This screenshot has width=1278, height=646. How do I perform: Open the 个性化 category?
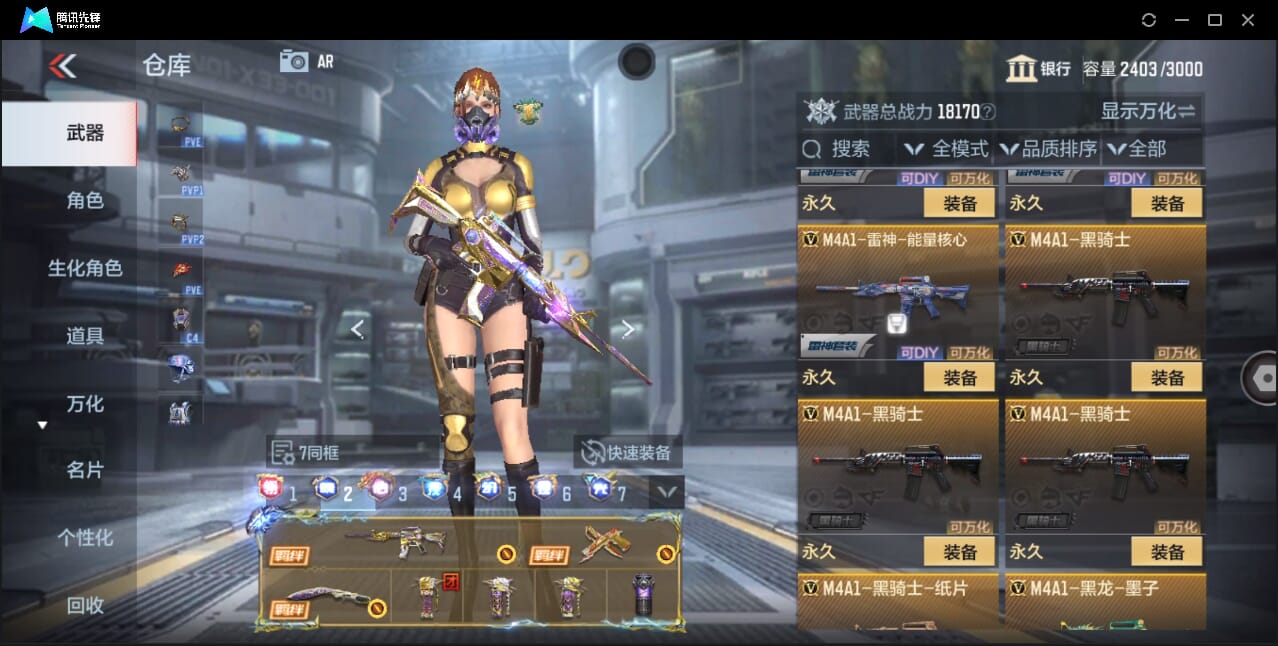(x=85, y=538)
